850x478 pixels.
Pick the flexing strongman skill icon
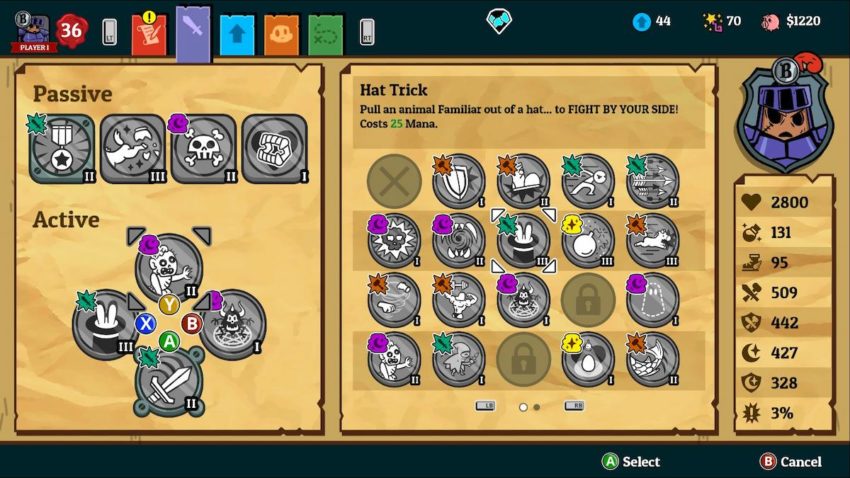pos(458,299)
